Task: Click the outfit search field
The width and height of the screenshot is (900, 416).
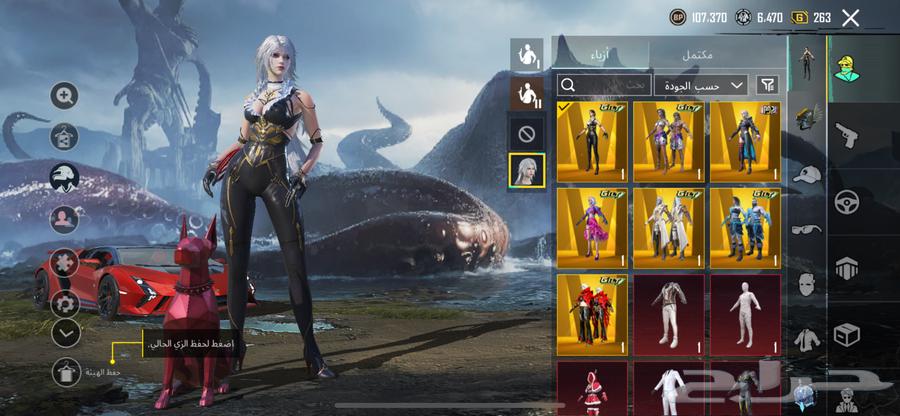Action: [603, 85]
